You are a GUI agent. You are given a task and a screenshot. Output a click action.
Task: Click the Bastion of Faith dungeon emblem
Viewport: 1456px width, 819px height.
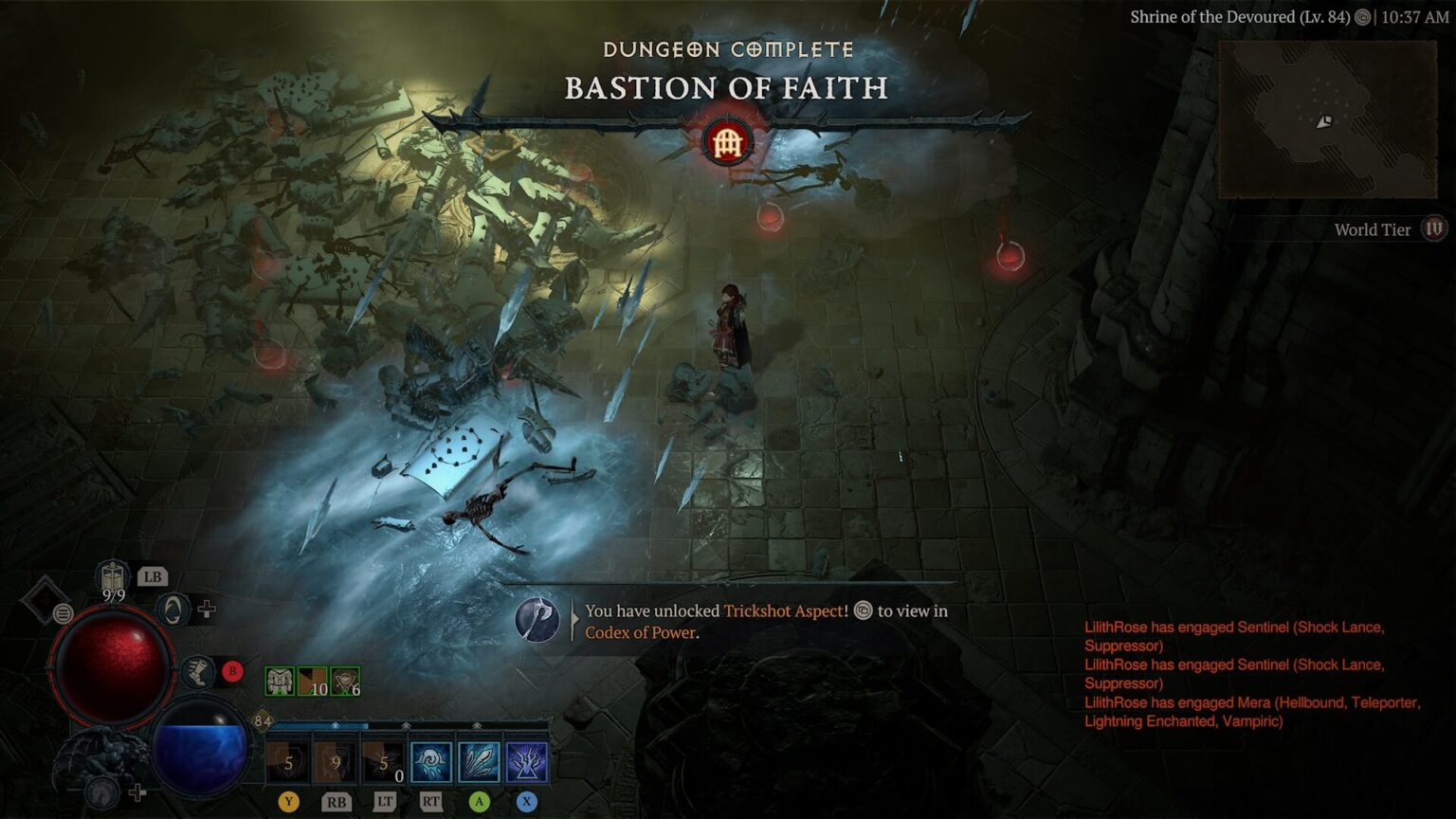(727, 143)
